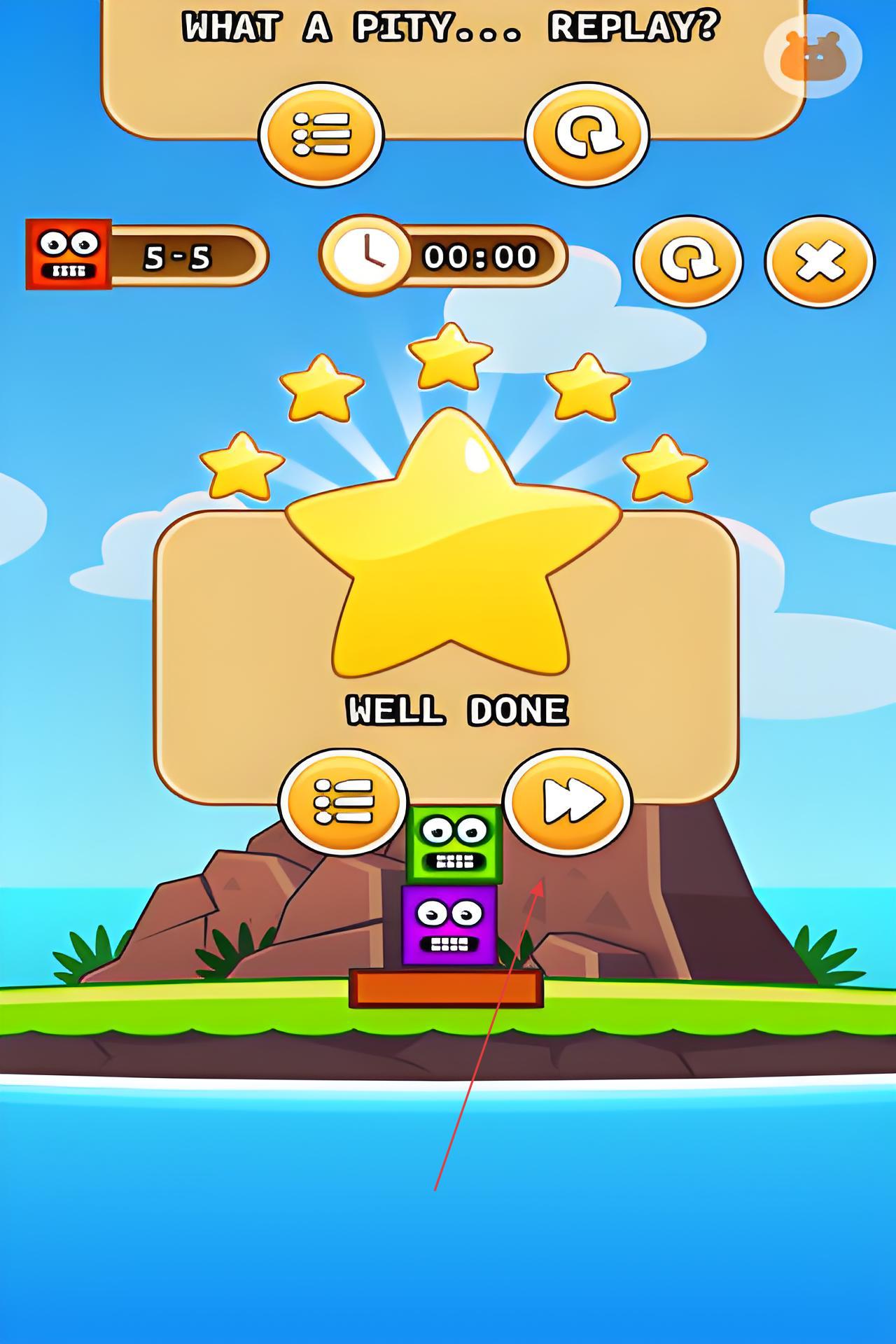Tap the bear icon overlay

click(813, 56)
